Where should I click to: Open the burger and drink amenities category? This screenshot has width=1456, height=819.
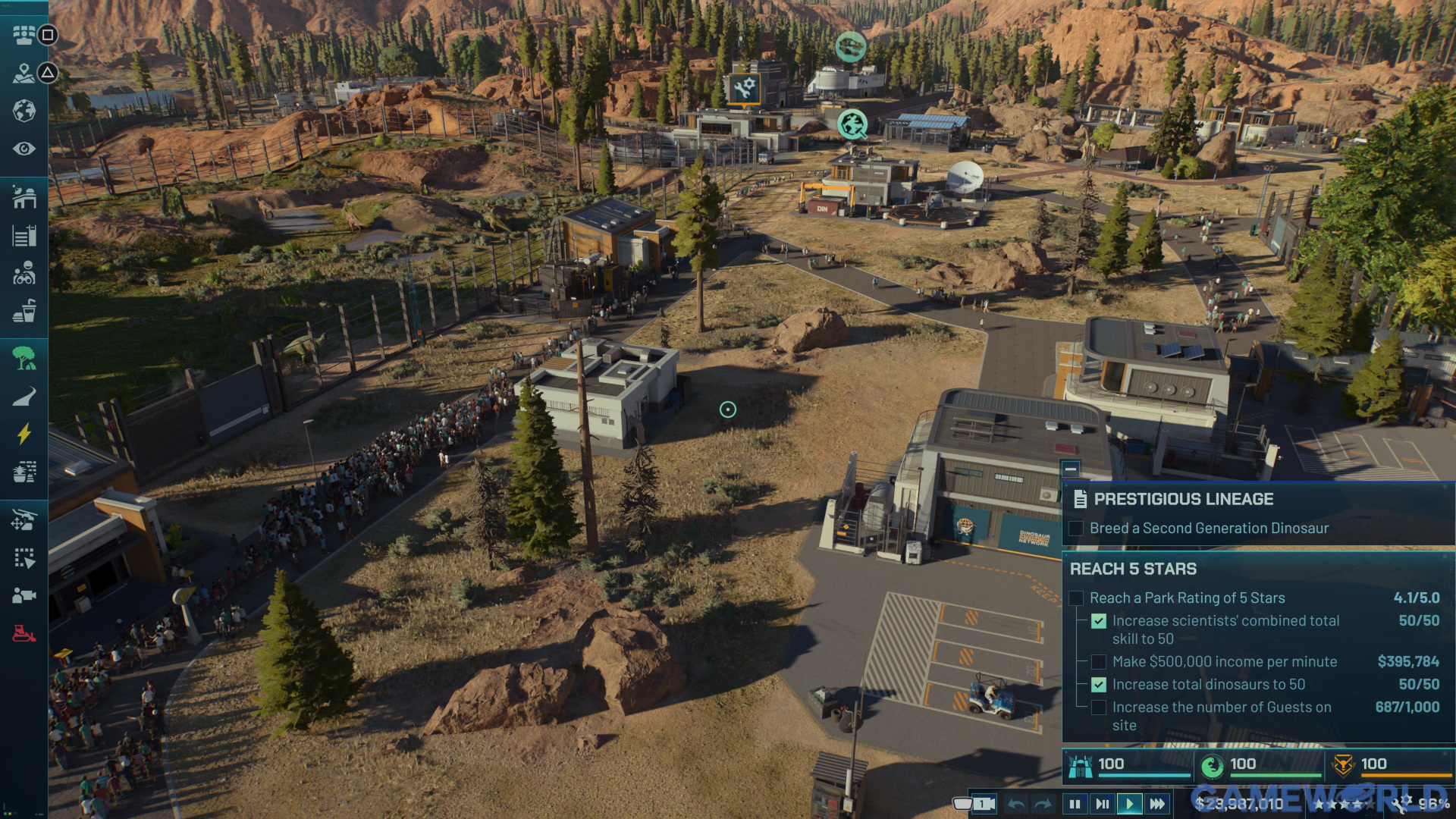(x=24, y=311)
